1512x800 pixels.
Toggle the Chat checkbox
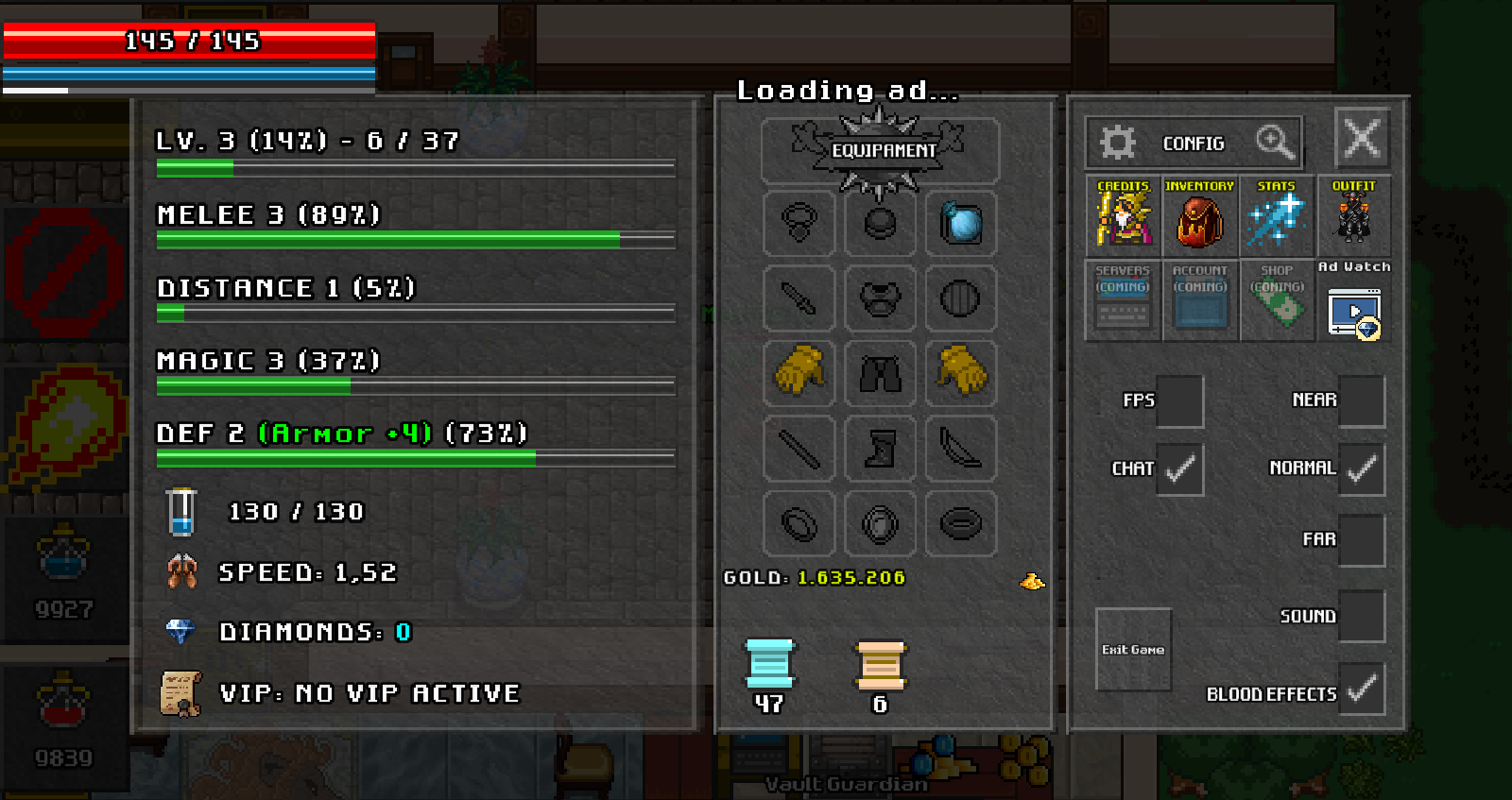pos(1178,468)
